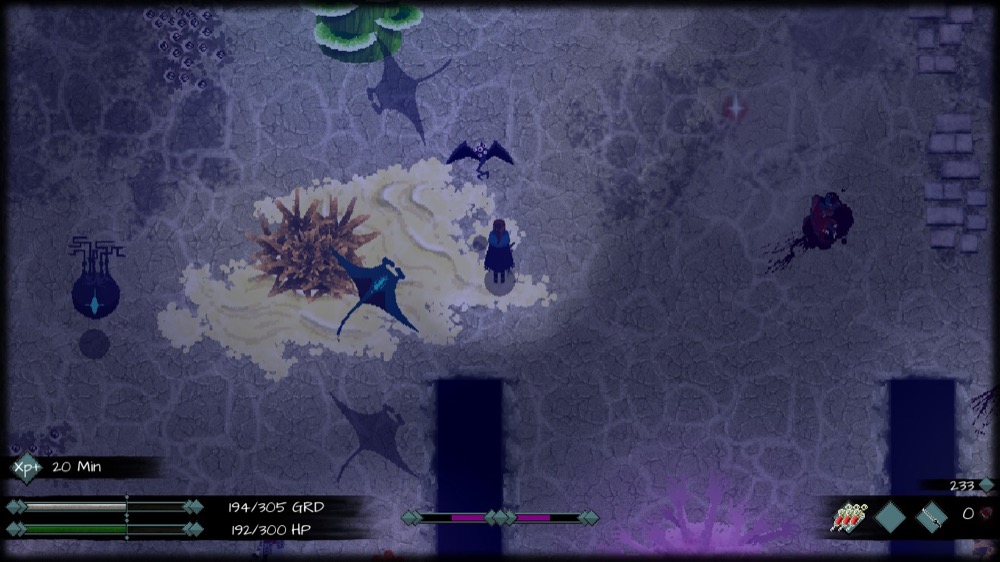1000x562 pixels.
Task: Select the chain weapon slot
Action: 931,517
